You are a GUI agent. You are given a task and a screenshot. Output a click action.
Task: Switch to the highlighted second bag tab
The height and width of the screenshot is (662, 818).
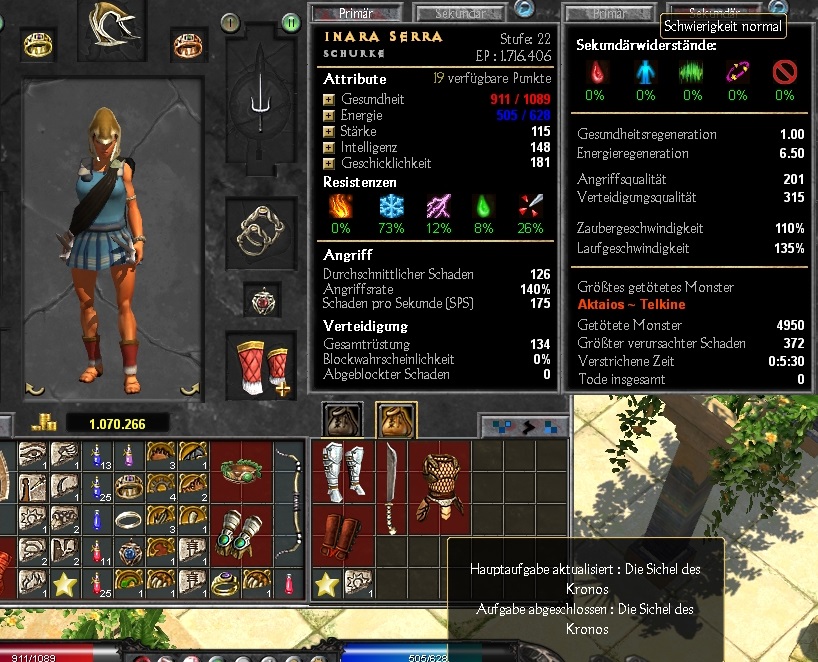click(395, 420)
